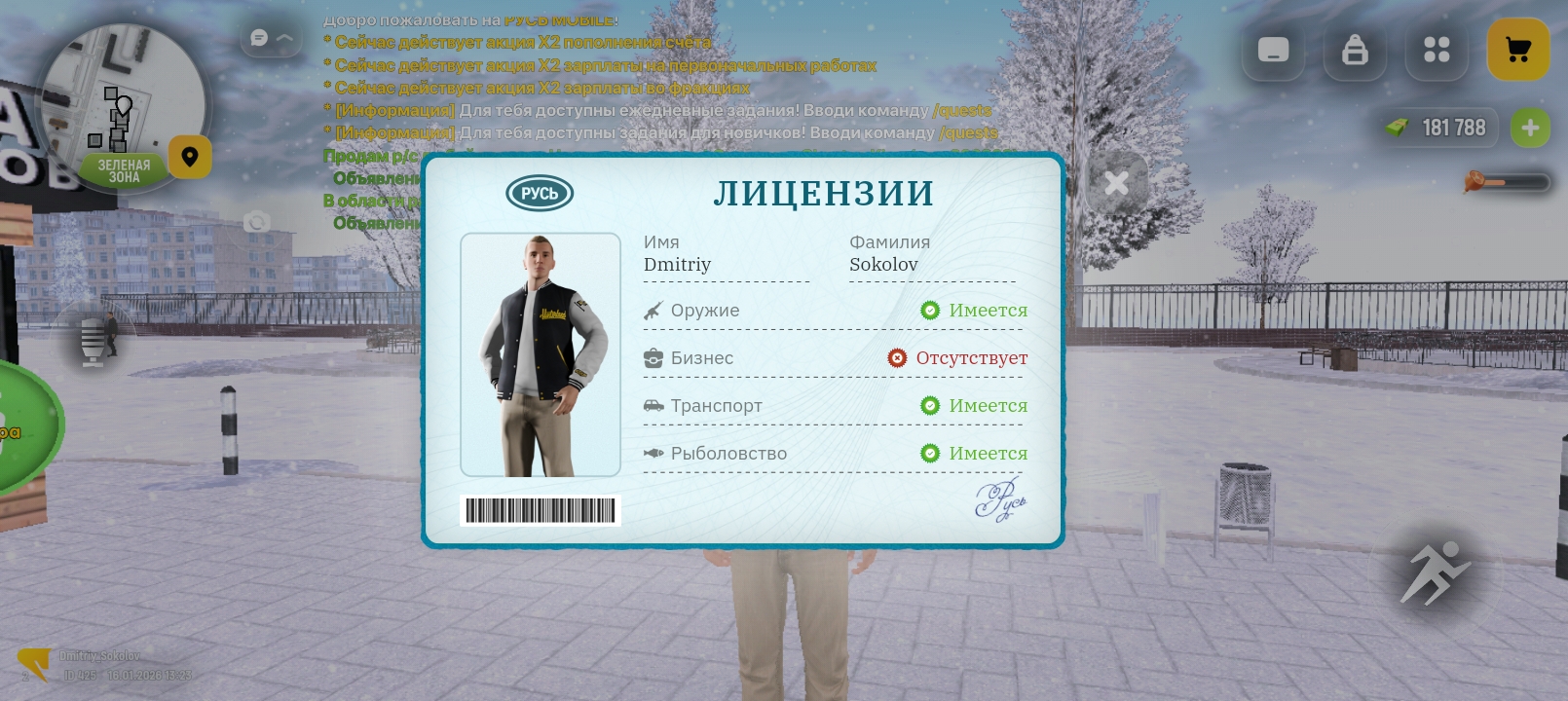1568x701 pixels.
Task: Tap the location pin beside the minimap
Action: [190, 157]
